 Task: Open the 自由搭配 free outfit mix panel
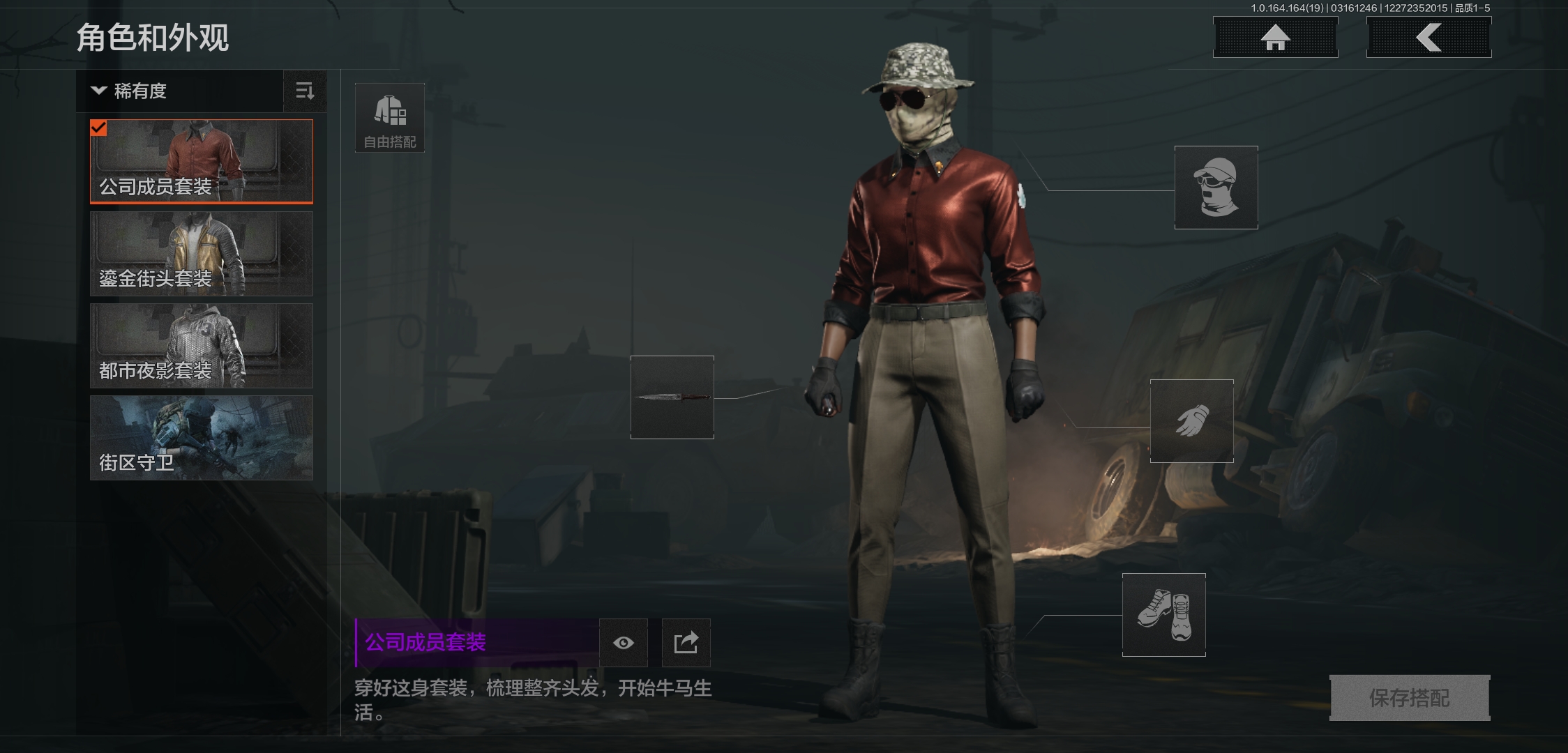tap(389, 117)
